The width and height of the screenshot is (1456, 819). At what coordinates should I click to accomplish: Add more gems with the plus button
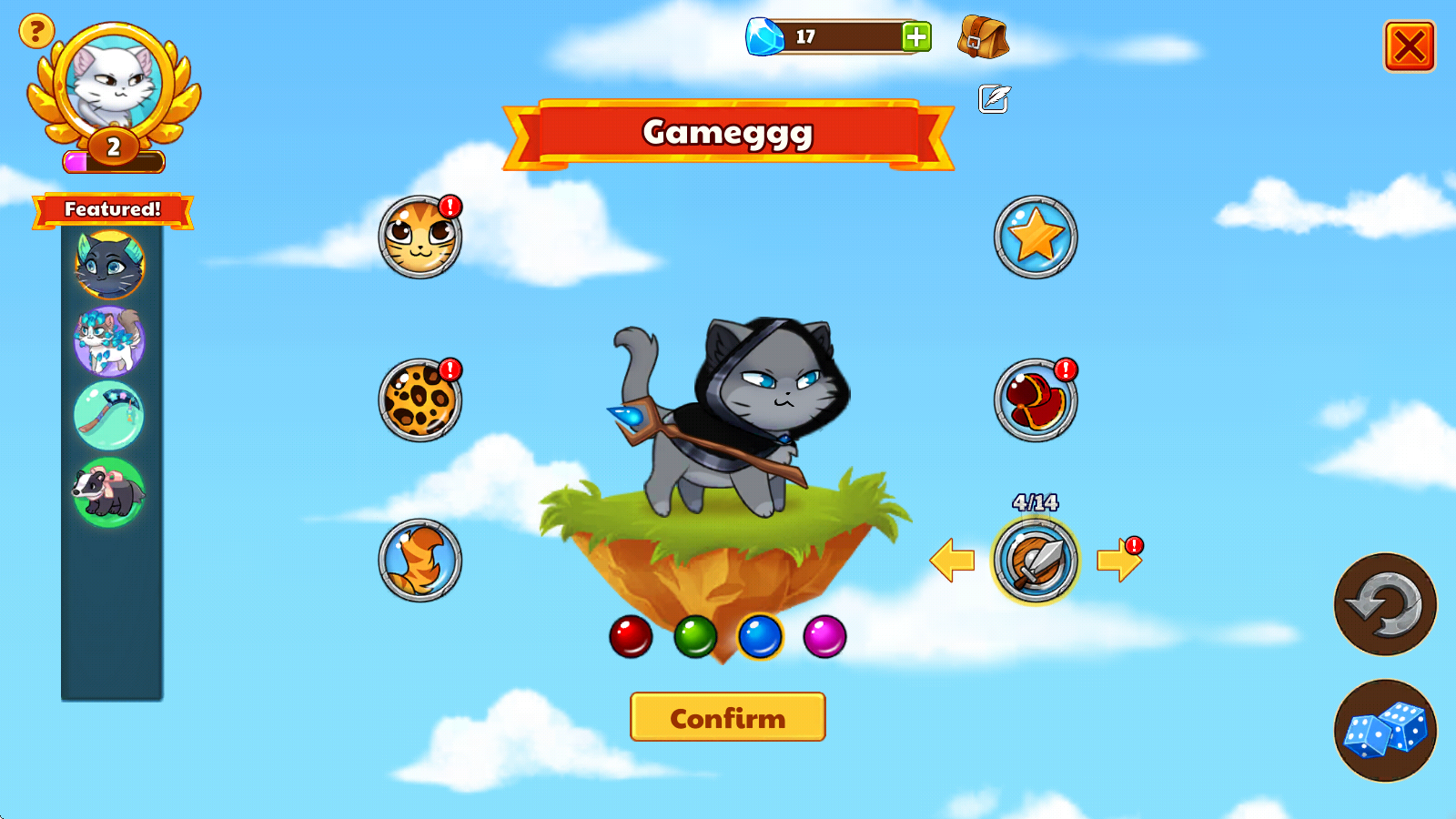[916, 37]
